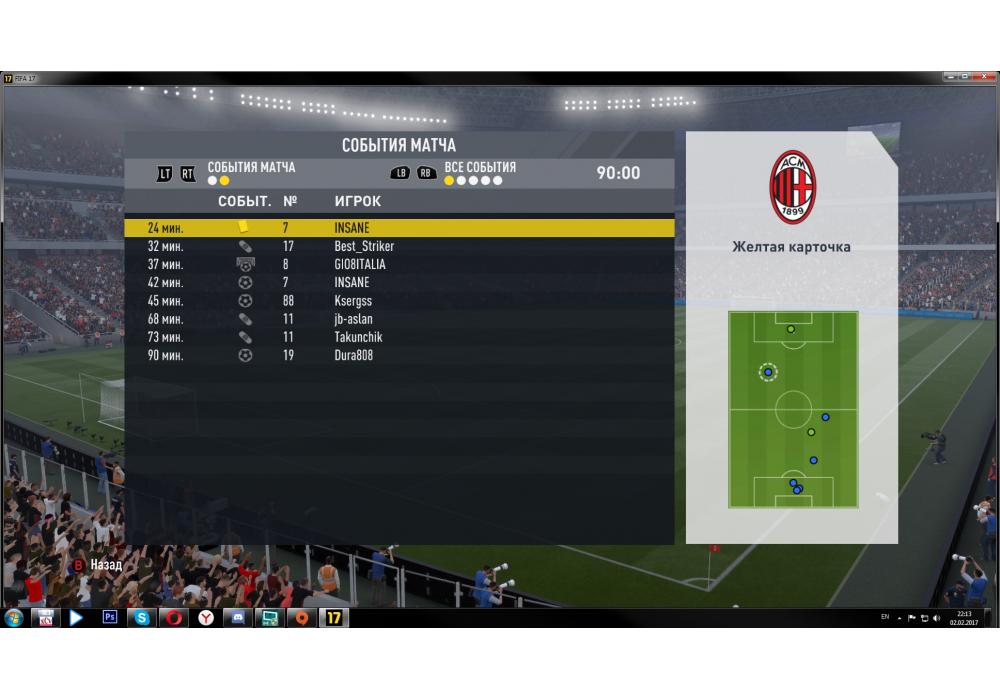Viewport: 1000px width, 700px height.
Task: Select the Best_Striker event row
Action: [x=399, y=246]
